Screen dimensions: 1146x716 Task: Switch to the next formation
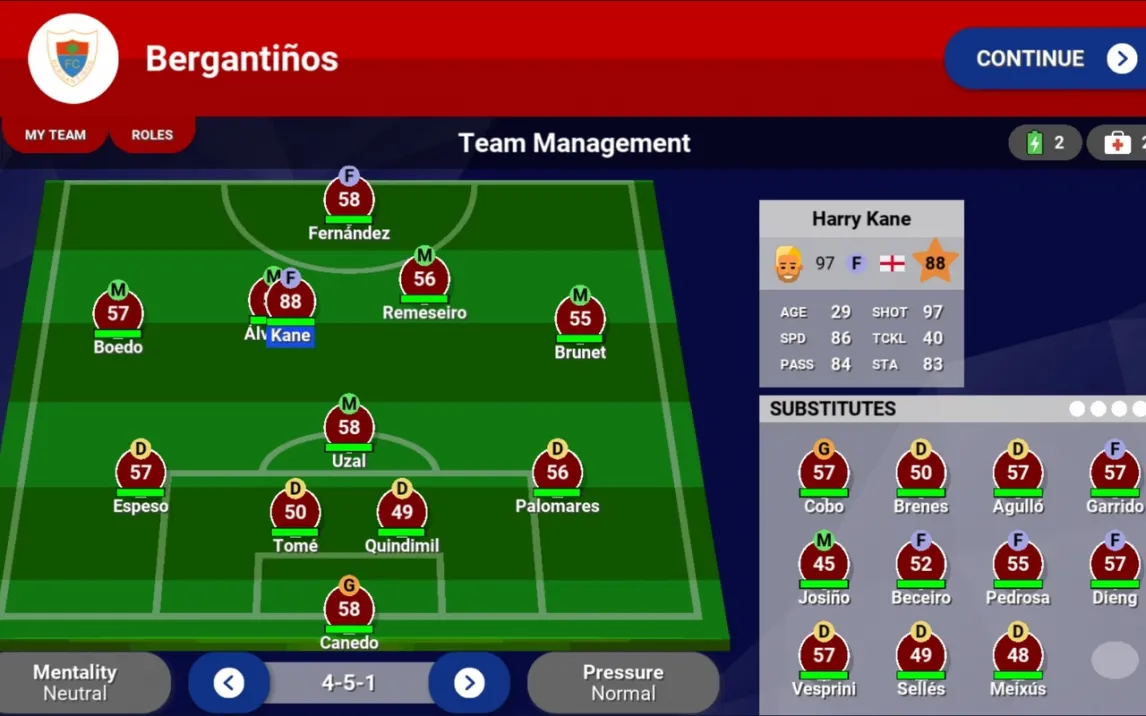coord(469,683)
